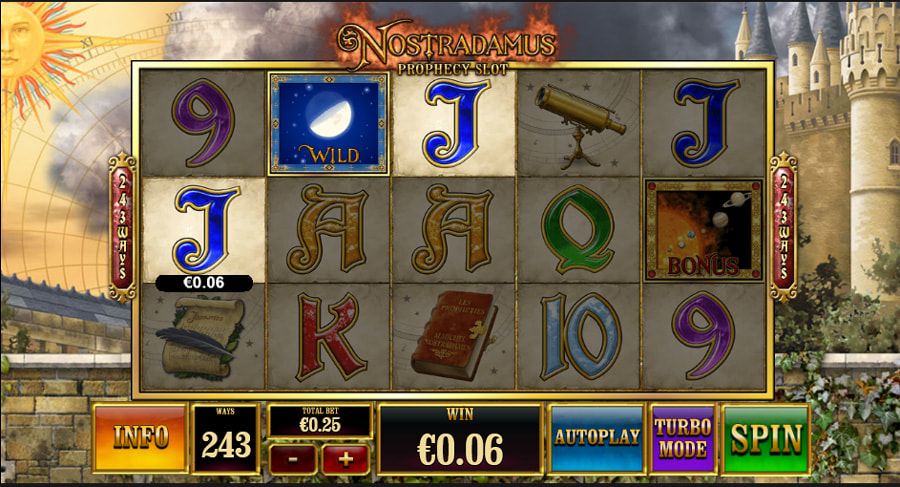This screenshot has height=487, width=900.
Task: Decrease total bet with minus button
Action: click(x=293, y=459)
